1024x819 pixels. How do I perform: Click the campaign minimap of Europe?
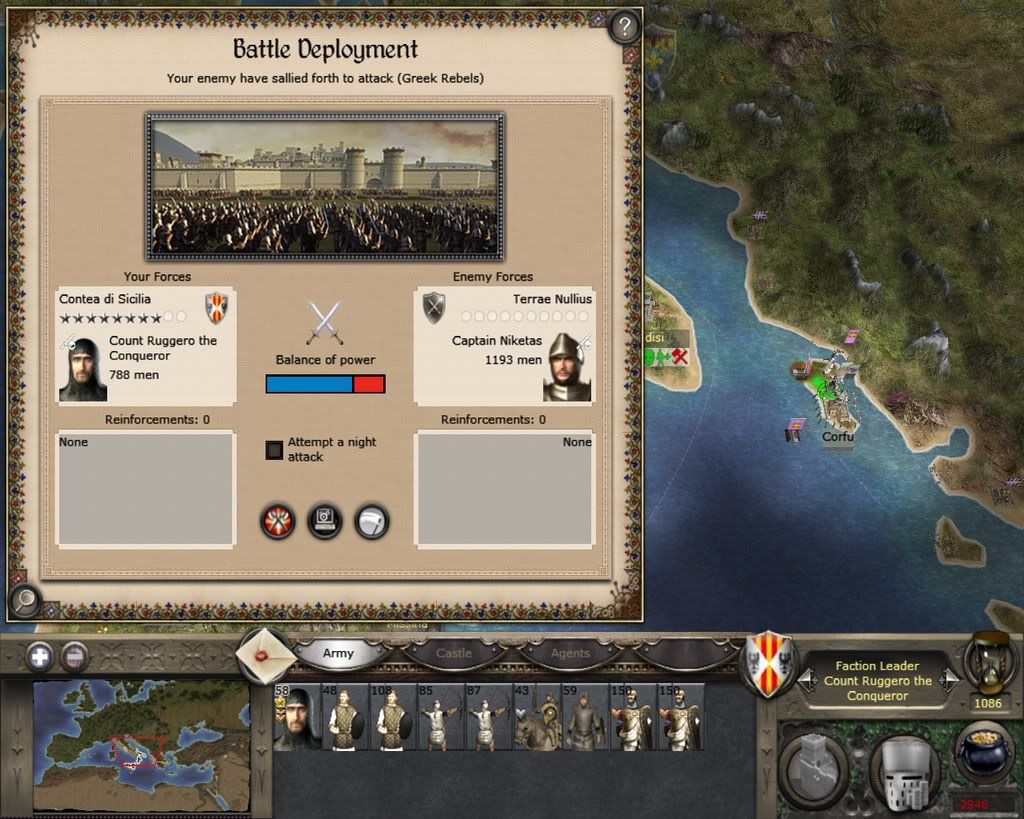coord(140,745)
